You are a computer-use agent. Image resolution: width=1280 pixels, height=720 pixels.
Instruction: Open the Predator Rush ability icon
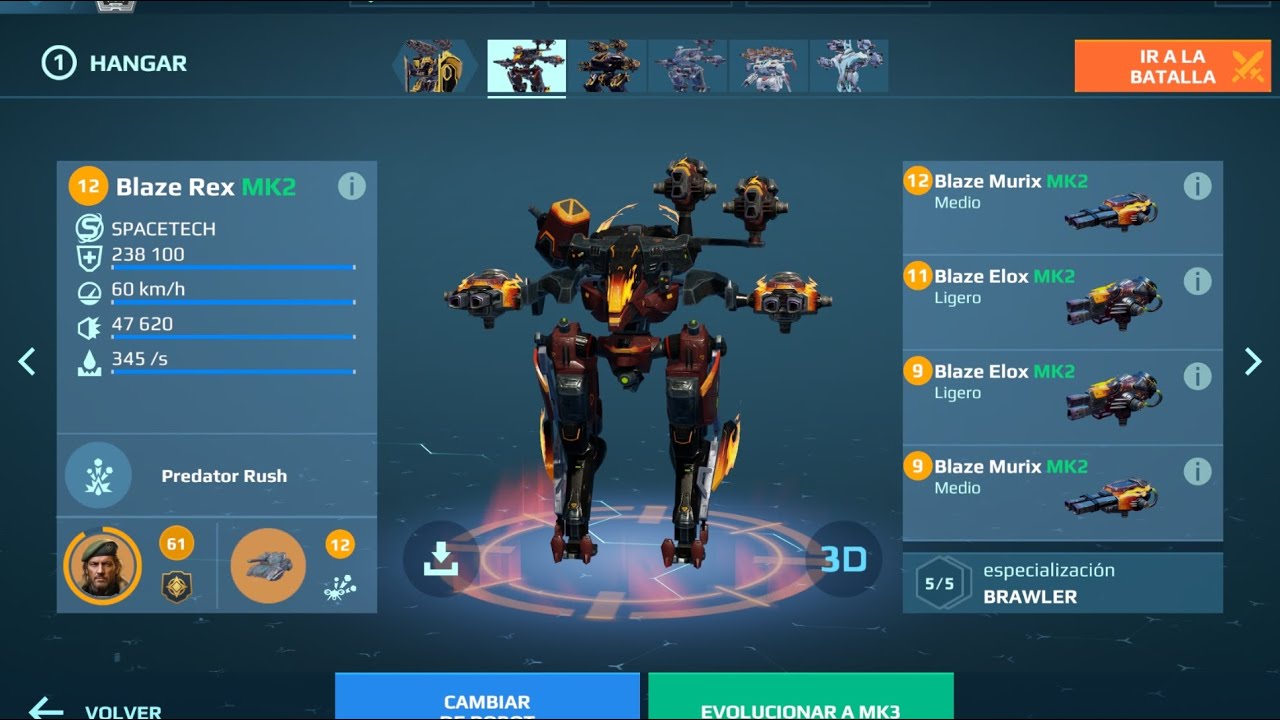coord(97,477)
